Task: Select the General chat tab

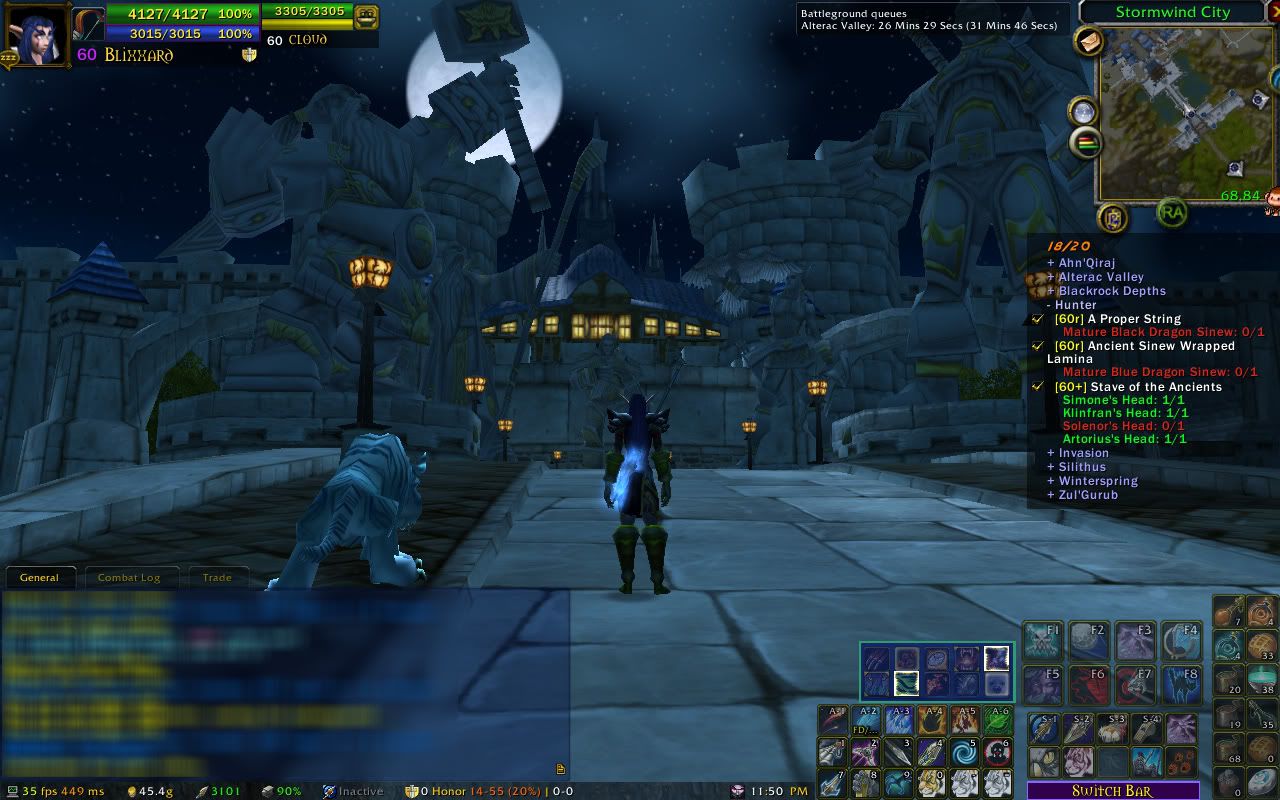Action: [40, 578]
